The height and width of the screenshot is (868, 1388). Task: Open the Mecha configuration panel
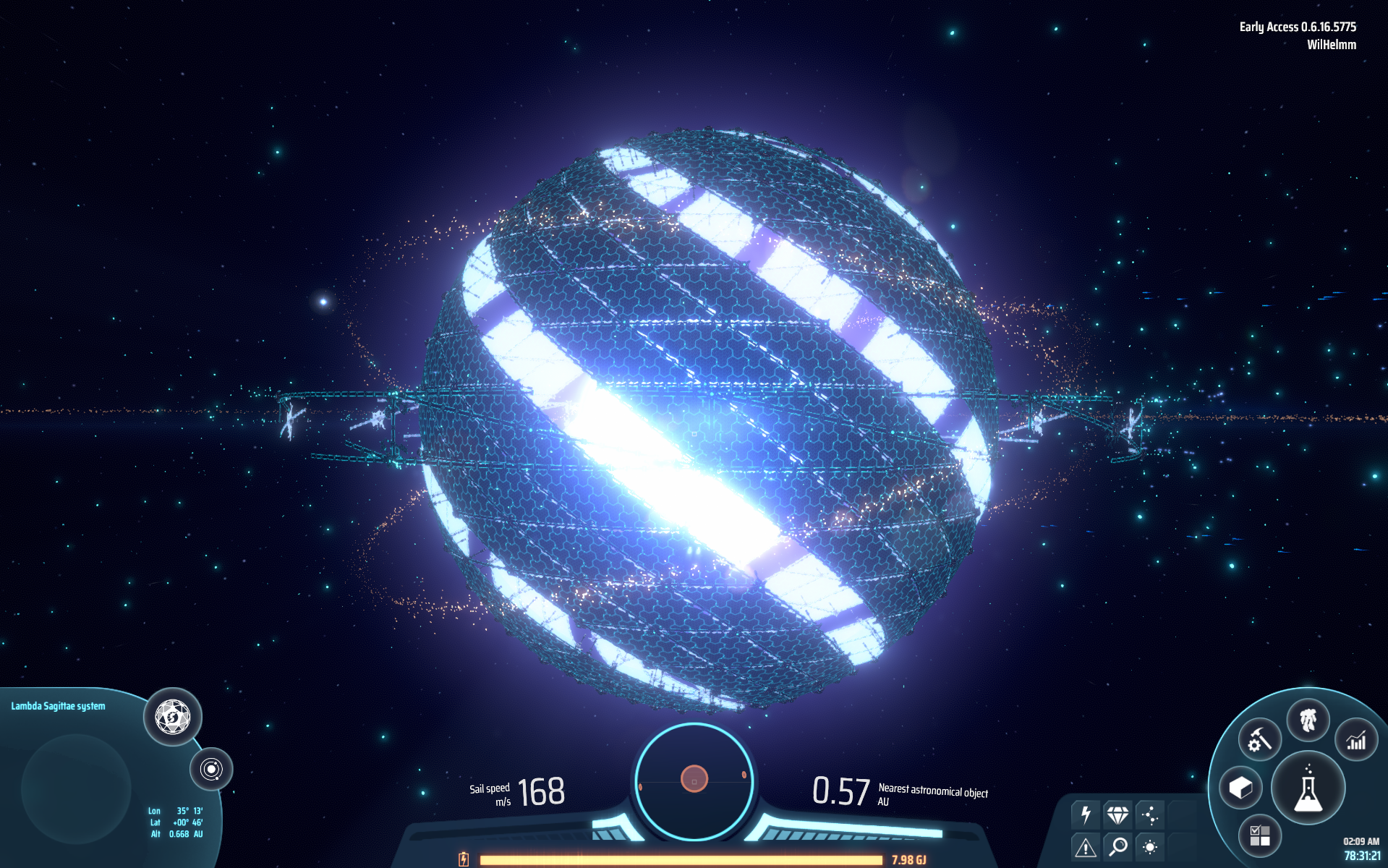point(1309,720)
